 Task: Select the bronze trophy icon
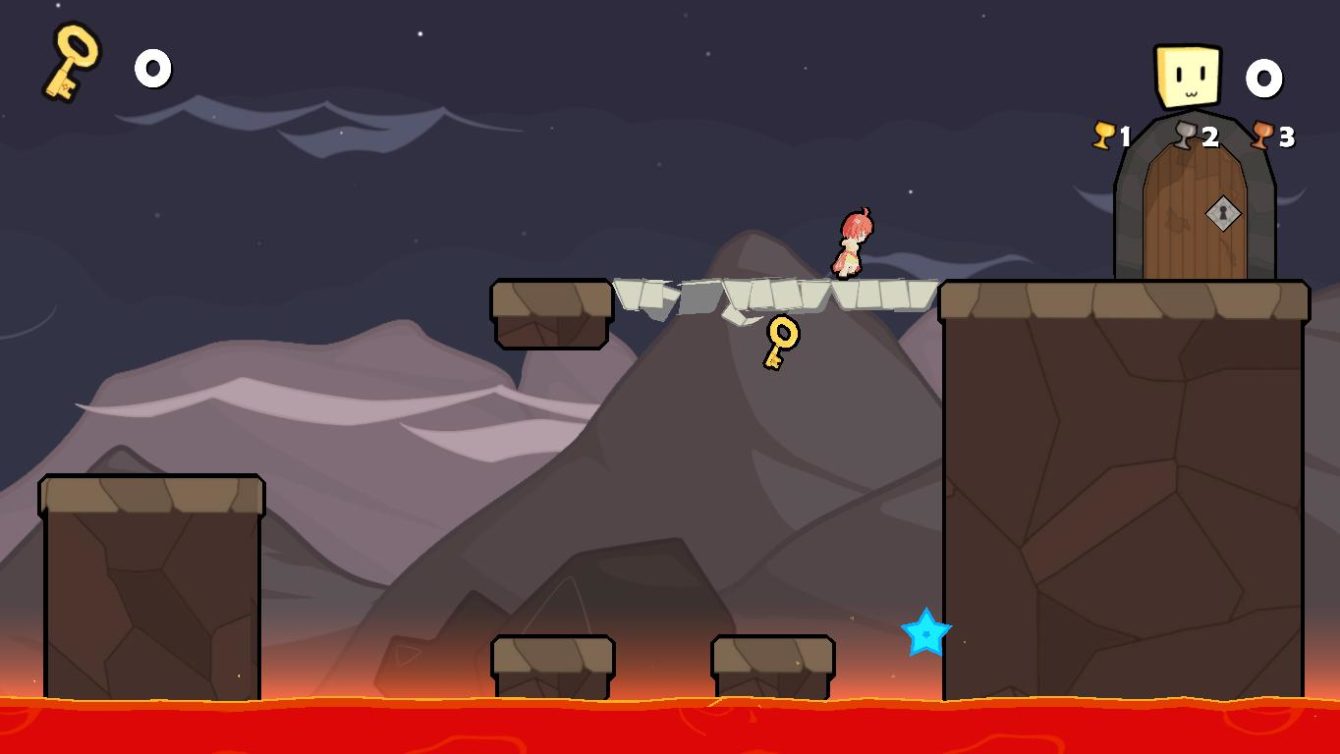coord(1262,135)
